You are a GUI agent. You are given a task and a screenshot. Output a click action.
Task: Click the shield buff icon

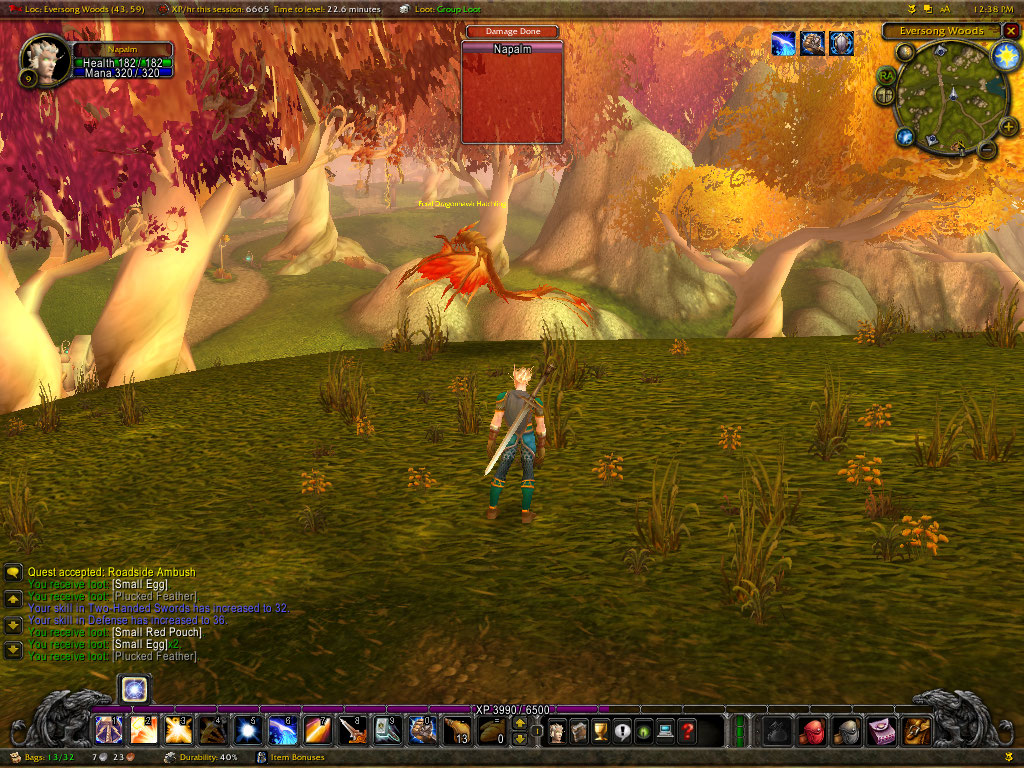pos(841,44)
